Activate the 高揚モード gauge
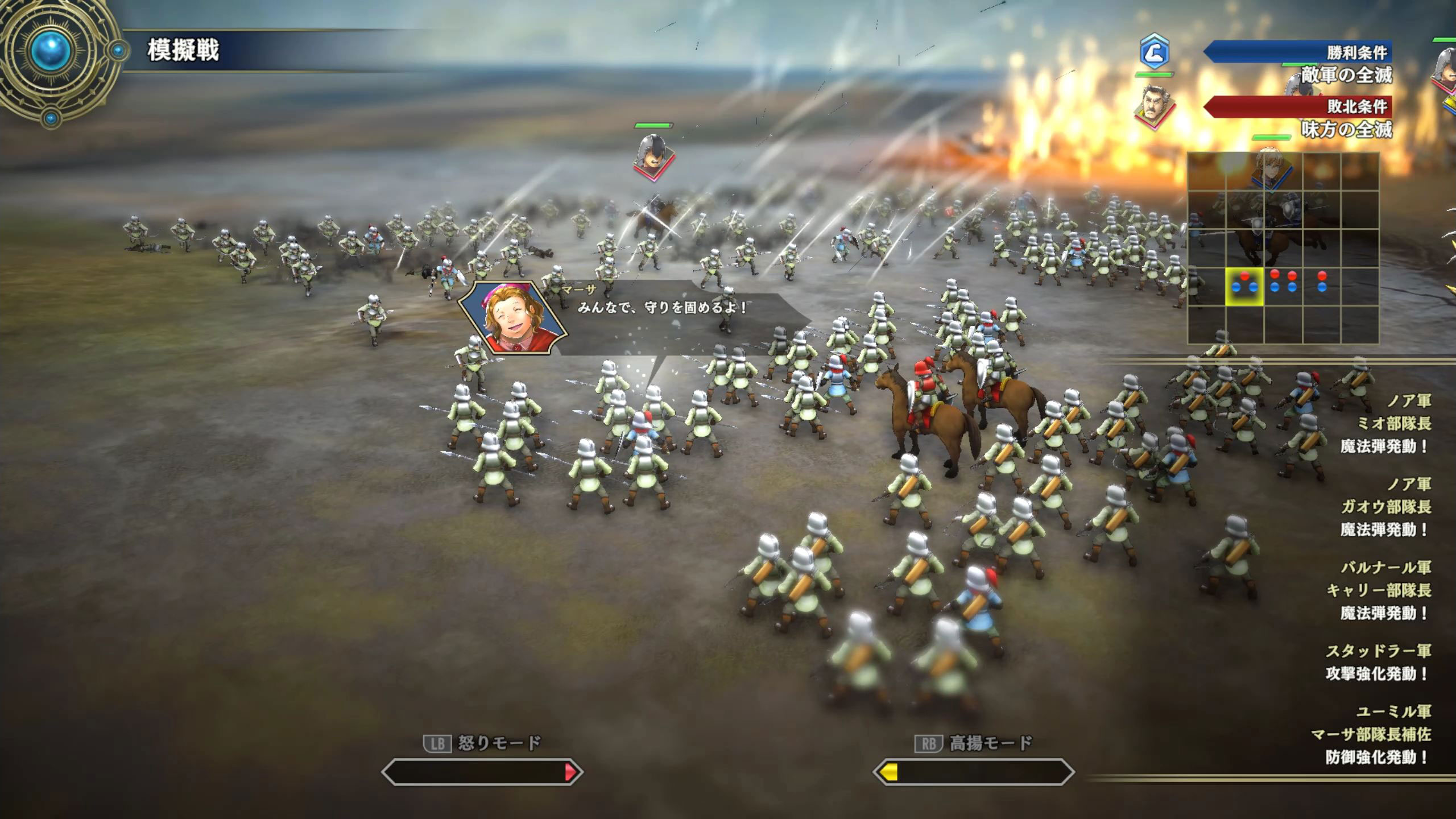 point(973,772)
